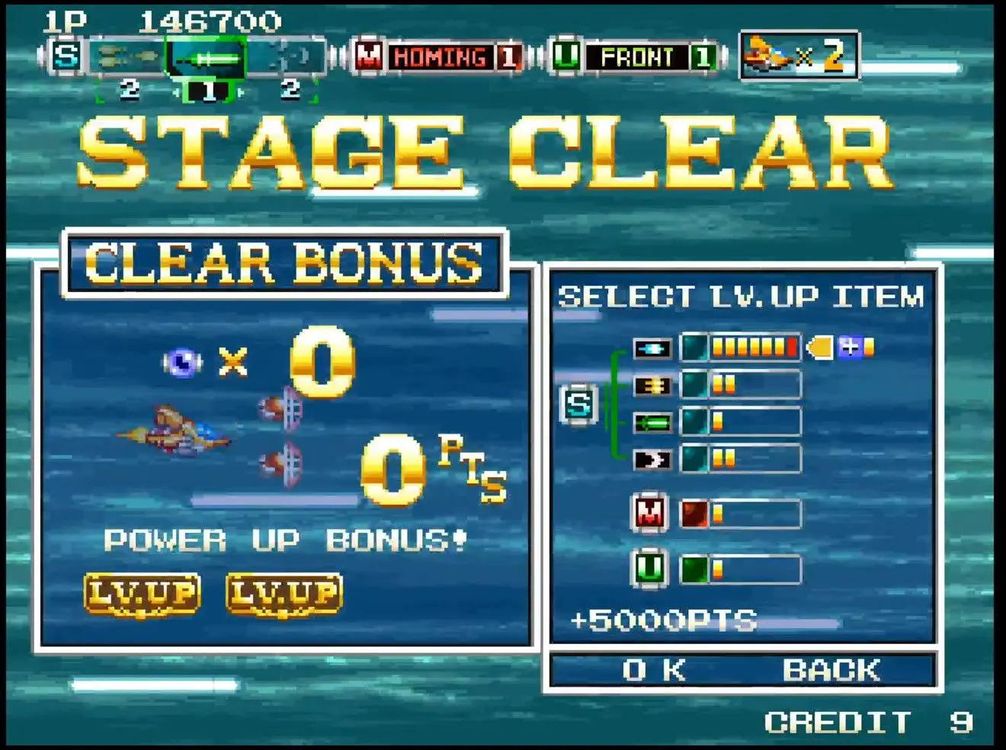The height and width of the screenshot is (750, 1006).
Task: Click the second LV.UP badge
Action: pyautogui.click(x=284, y=594)
